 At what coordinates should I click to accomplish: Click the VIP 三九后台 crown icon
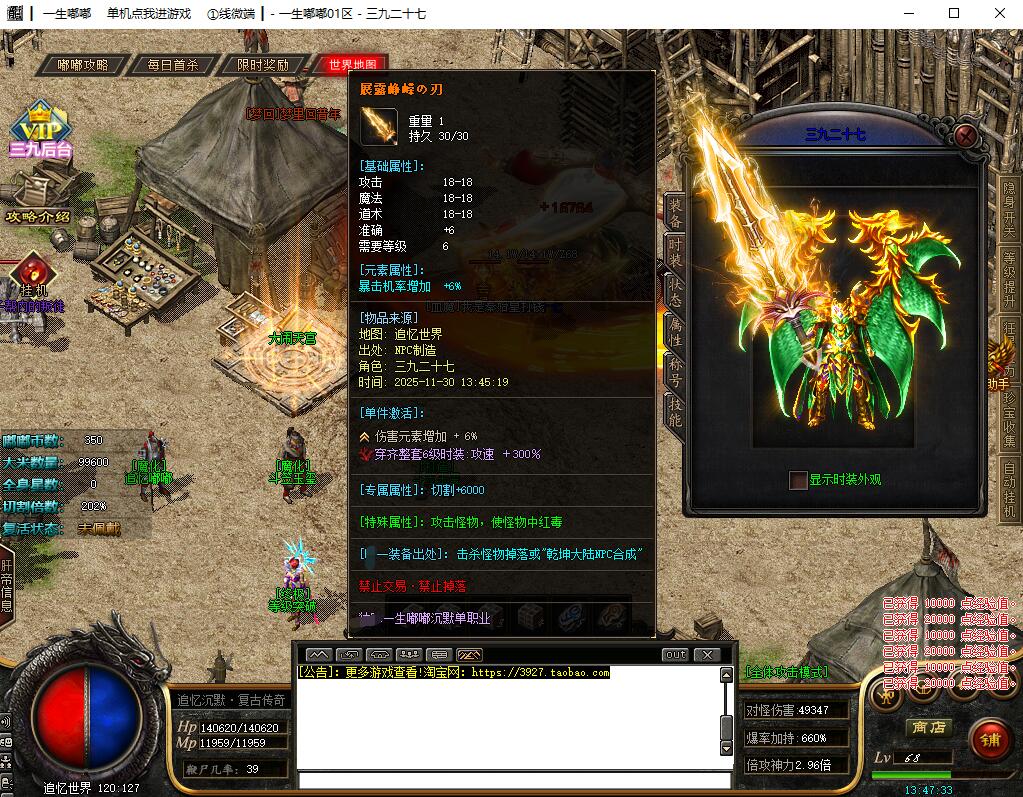40,132
